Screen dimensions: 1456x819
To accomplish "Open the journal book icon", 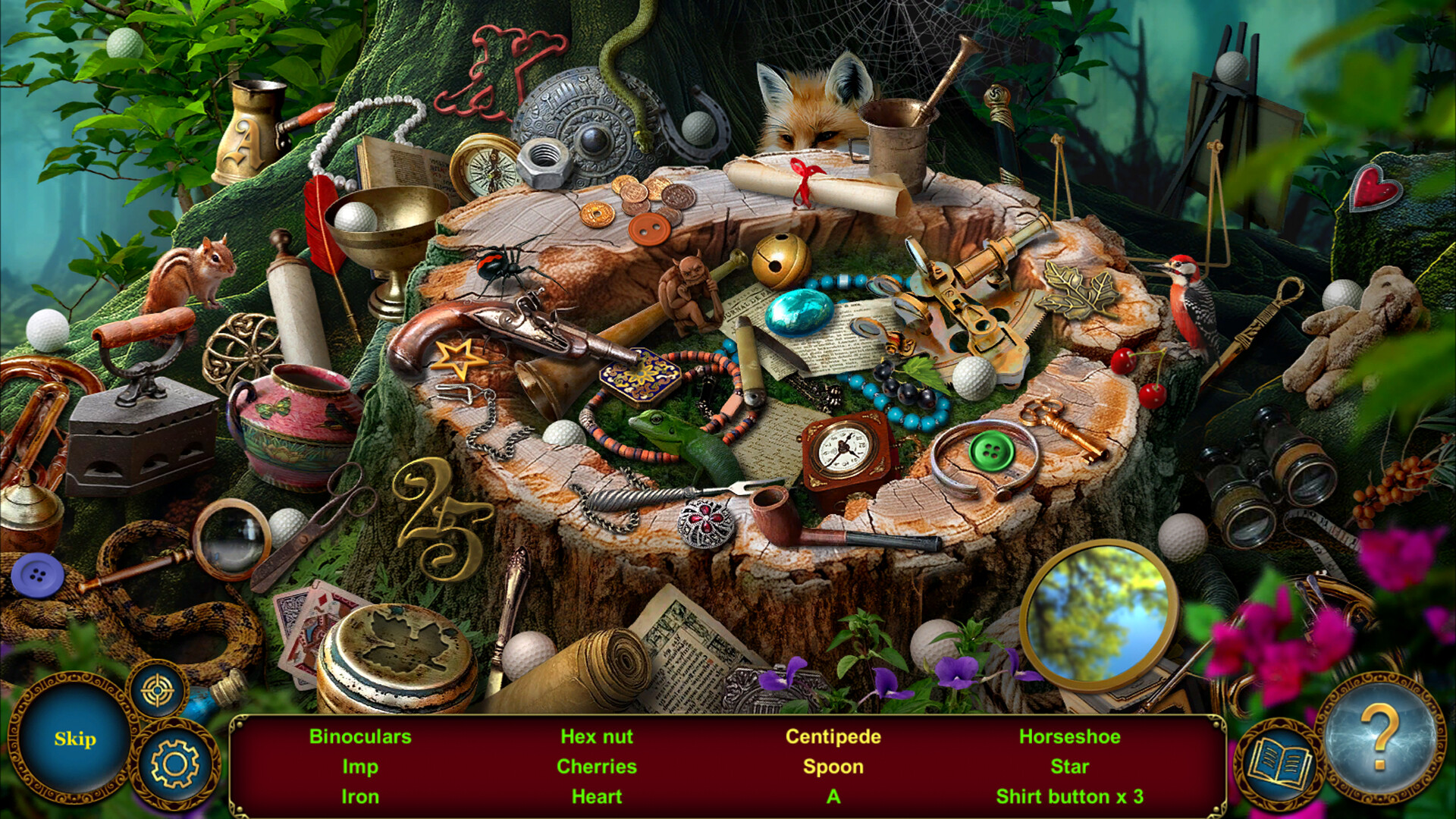I will pyautogui.click(x=1280, y=763).
